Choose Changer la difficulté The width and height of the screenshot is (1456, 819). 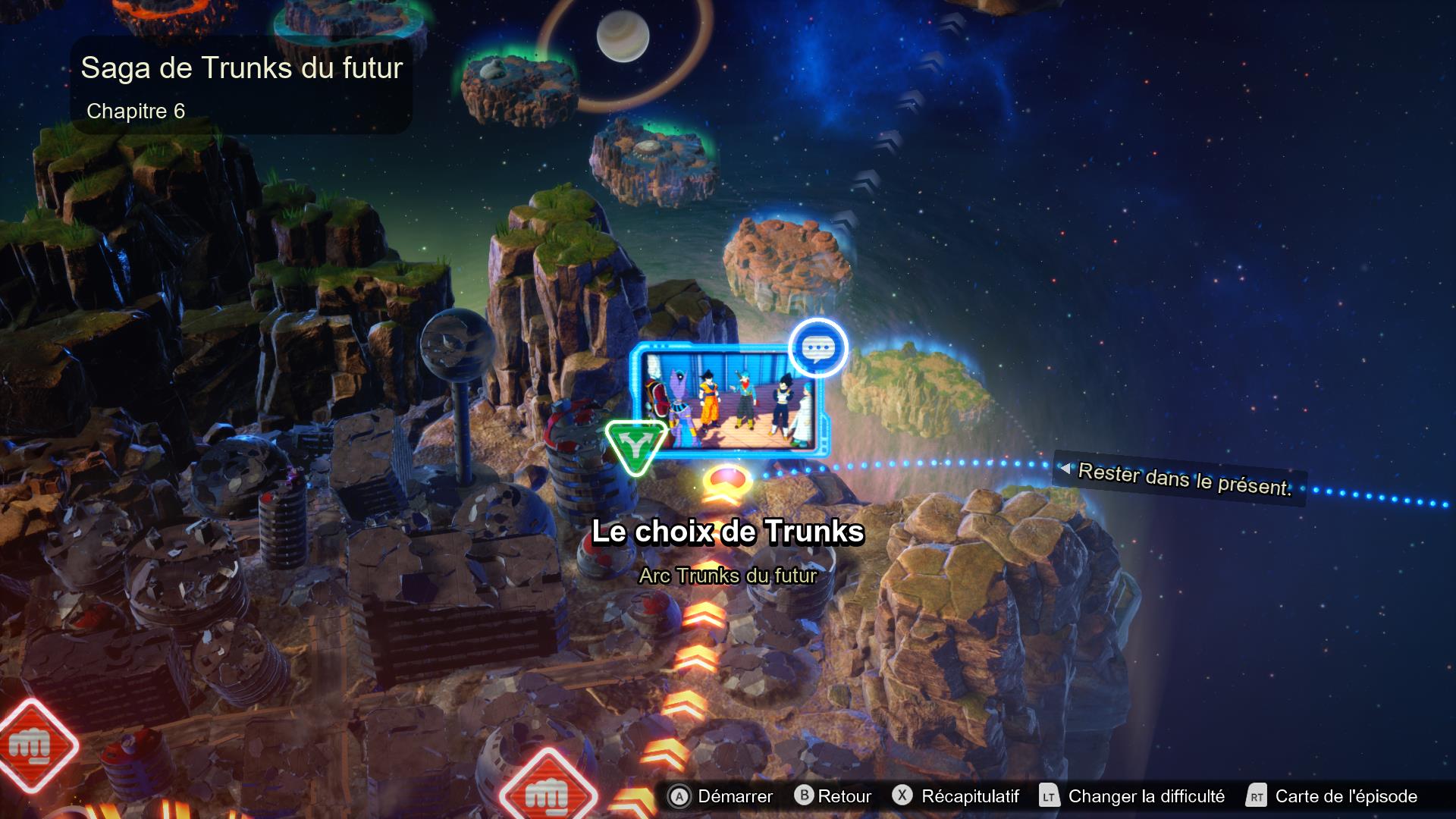[1131, 796]
